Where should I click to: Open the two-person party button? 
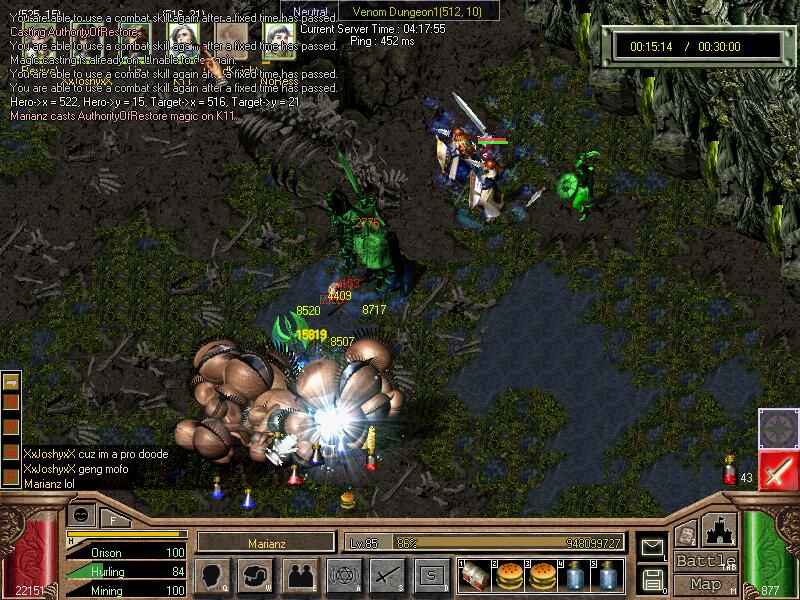coord(300,575)
